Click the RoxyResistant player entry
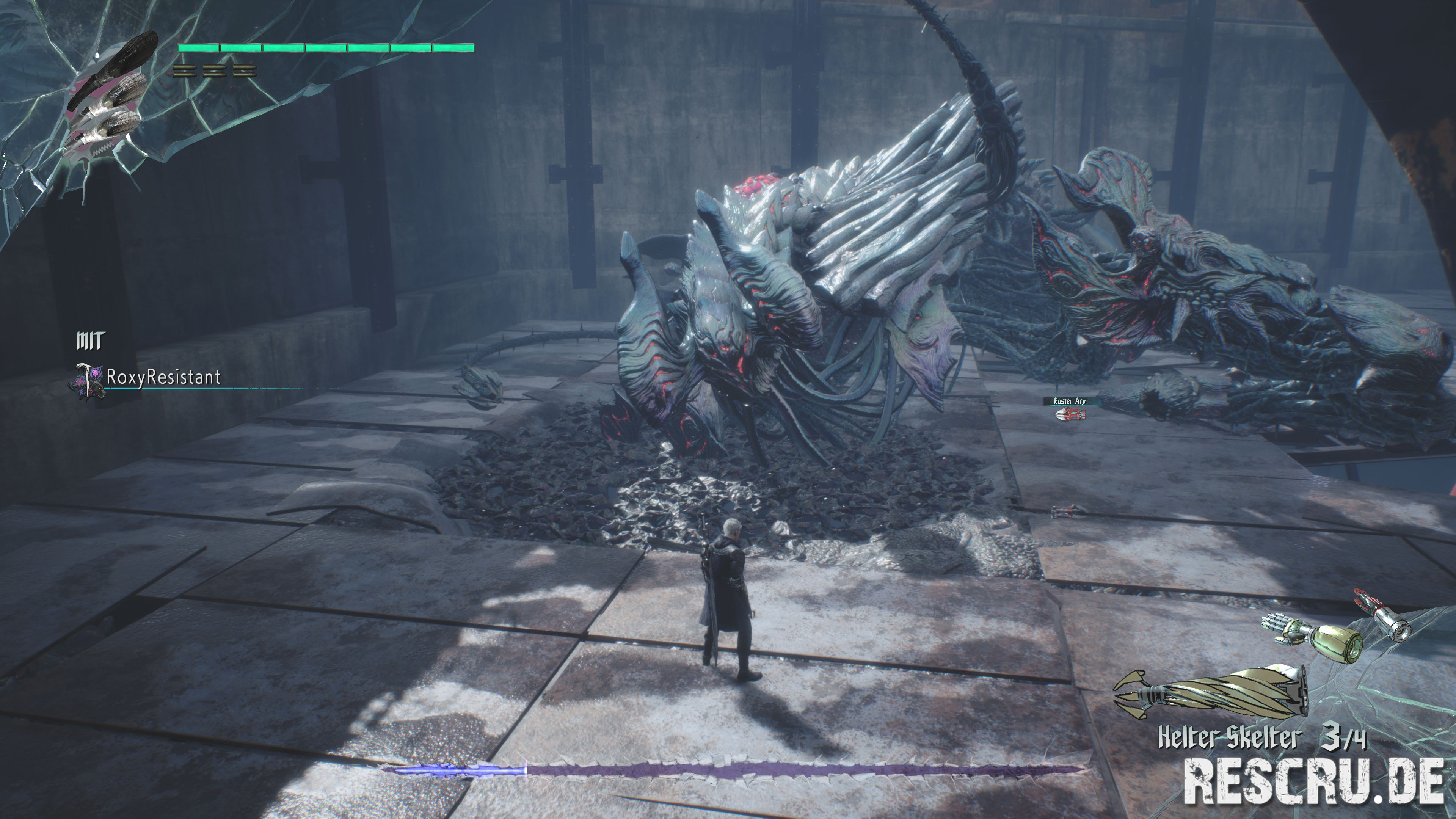The width and height of the screenshot is (1456, 819). click(163, 377)
